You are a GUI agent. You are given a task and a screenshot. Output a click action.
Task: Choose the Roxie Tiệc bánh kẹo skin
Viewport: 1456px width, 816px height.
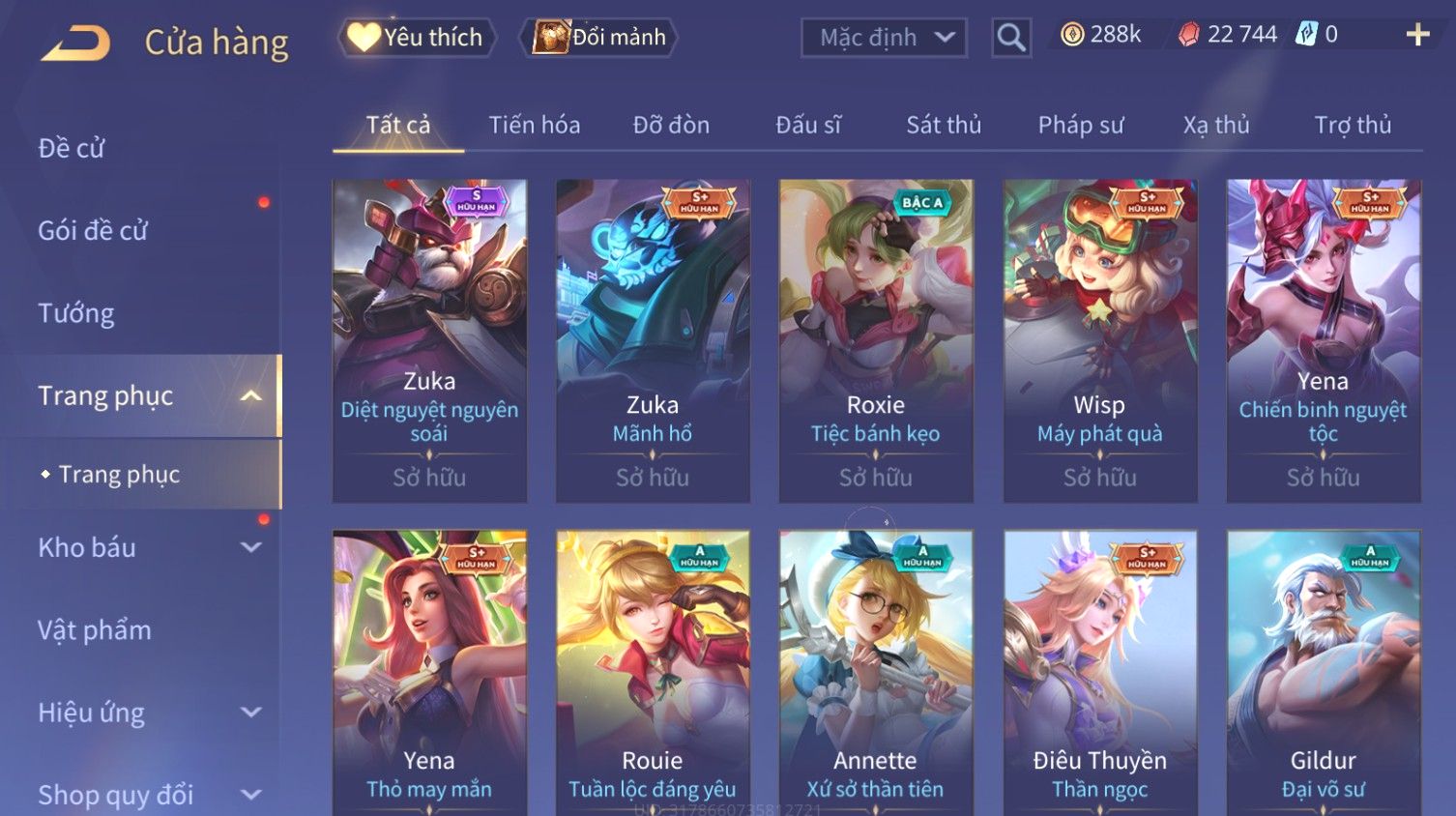[876, 338]
